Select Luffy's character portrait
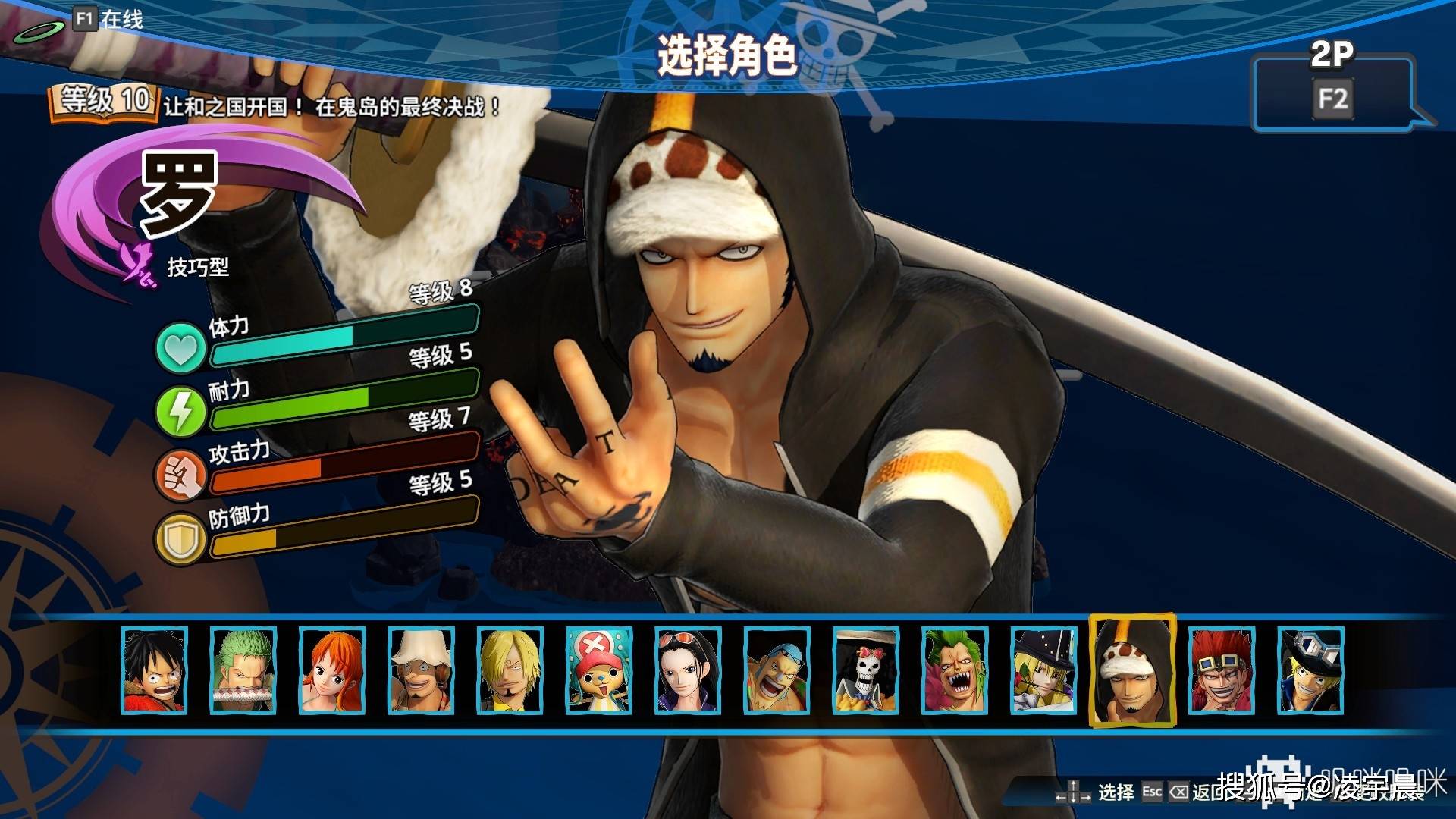1456x819 pixels. tap(155, 670)
